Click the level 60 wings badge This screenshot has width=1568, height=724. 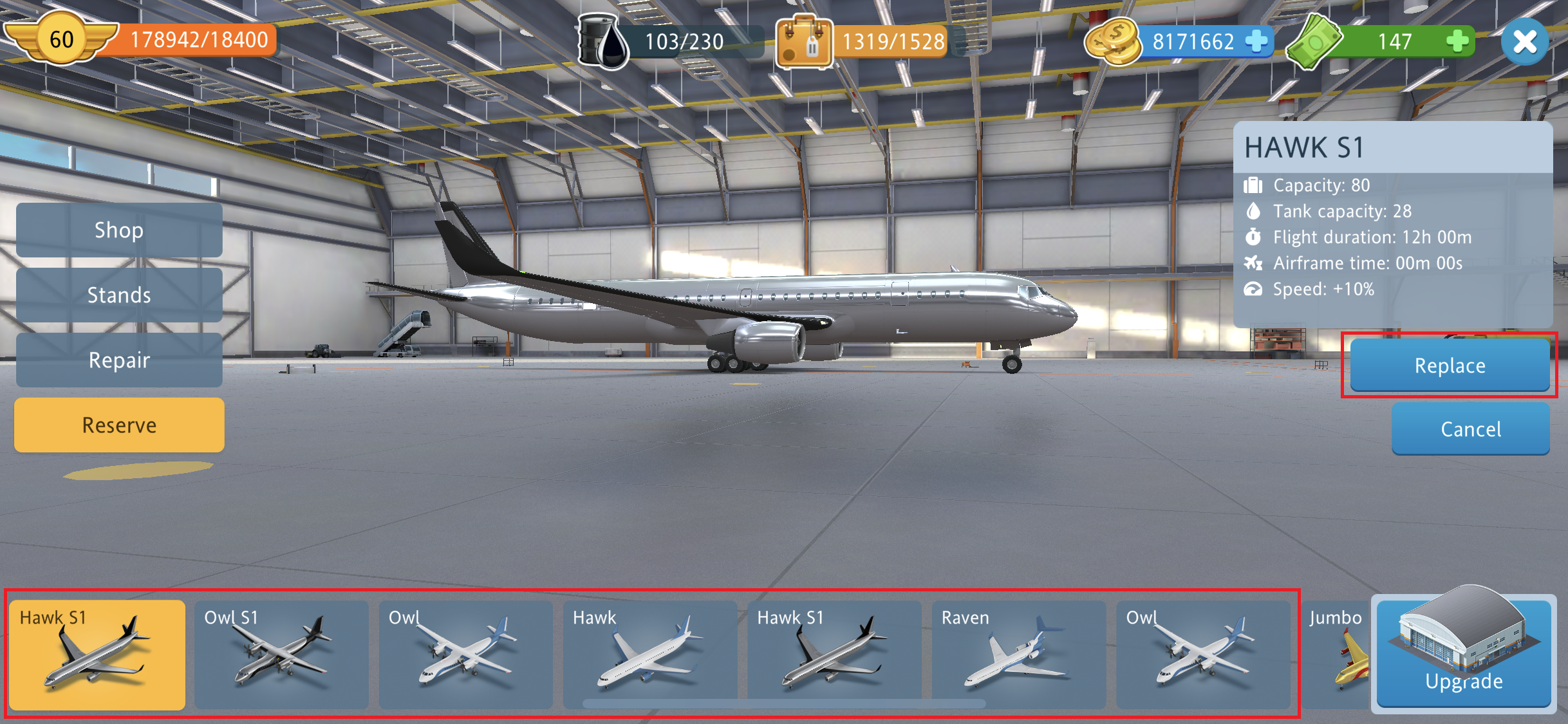61,40
